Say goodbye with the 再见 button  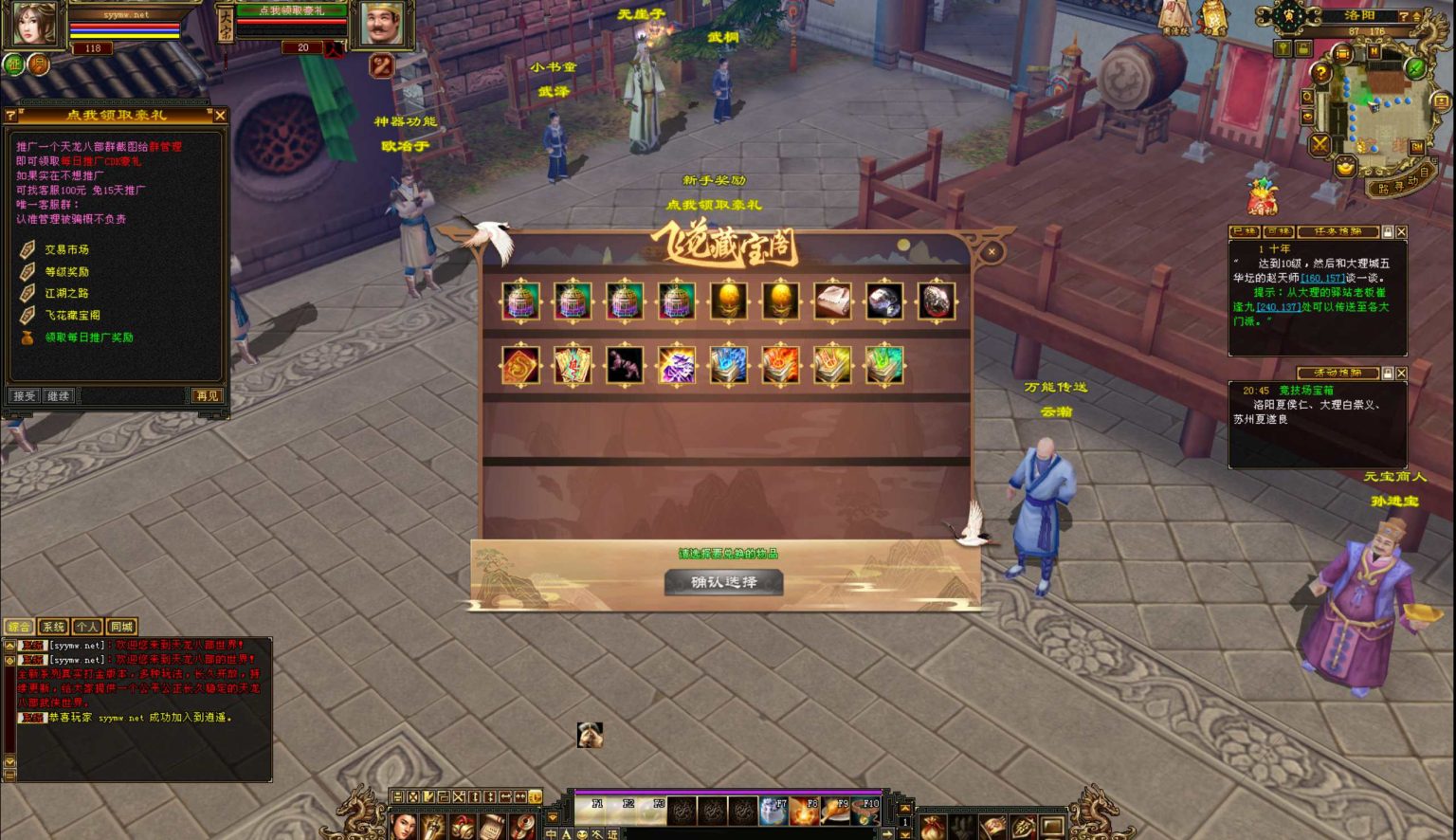point(207,395)
